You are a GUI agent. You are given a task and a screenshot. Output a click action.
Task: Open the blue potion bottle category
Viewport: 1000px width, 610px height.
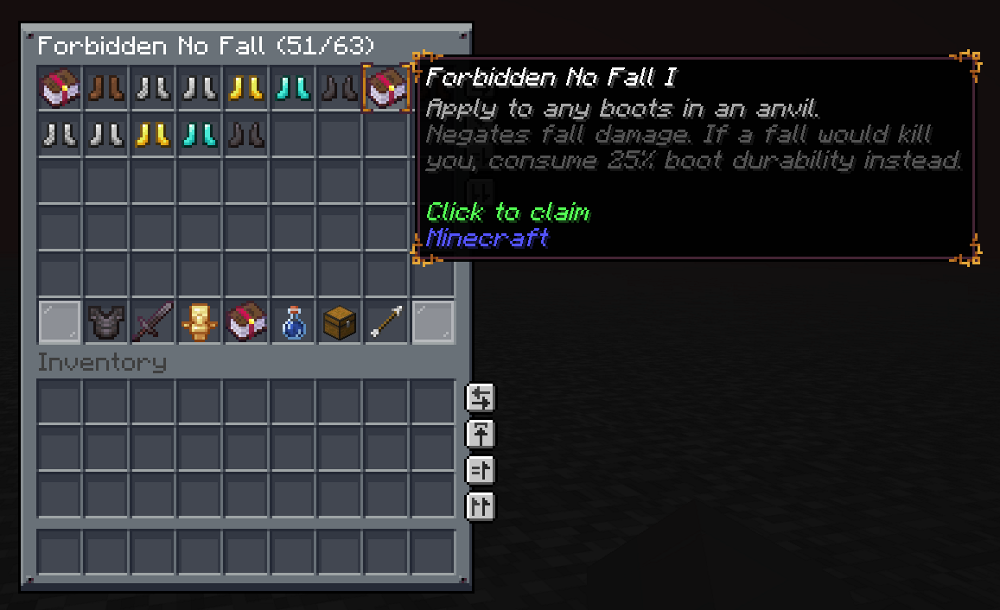click(293, 322)
